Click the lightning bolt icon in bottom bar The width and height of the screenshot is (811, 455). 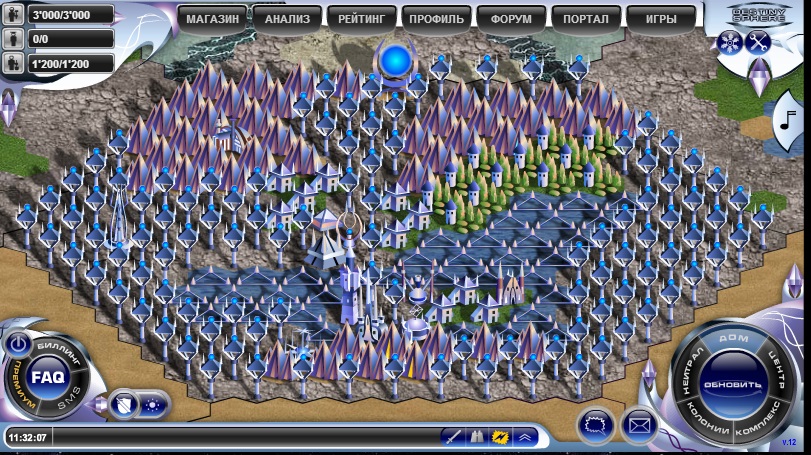pos(500,437)
